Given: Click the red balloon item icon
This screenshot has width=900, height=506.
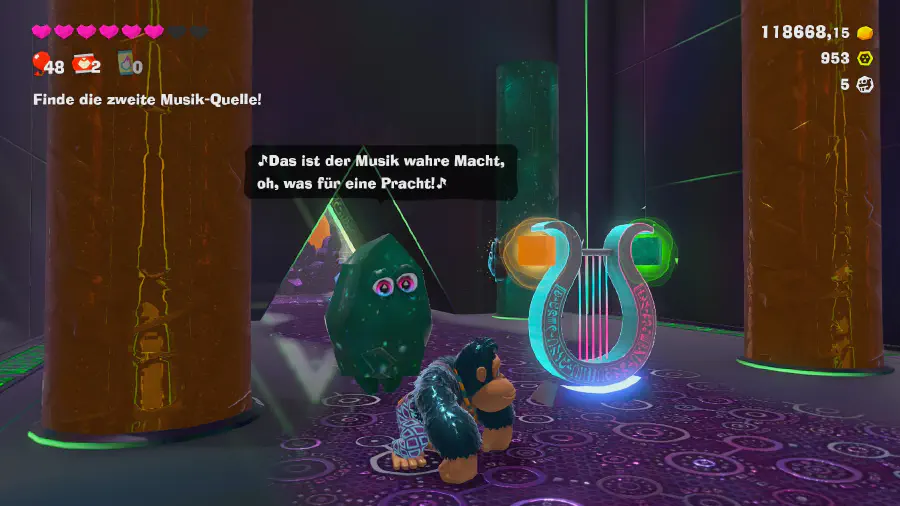Looking at the screenshot, I should tap(40, 65).
